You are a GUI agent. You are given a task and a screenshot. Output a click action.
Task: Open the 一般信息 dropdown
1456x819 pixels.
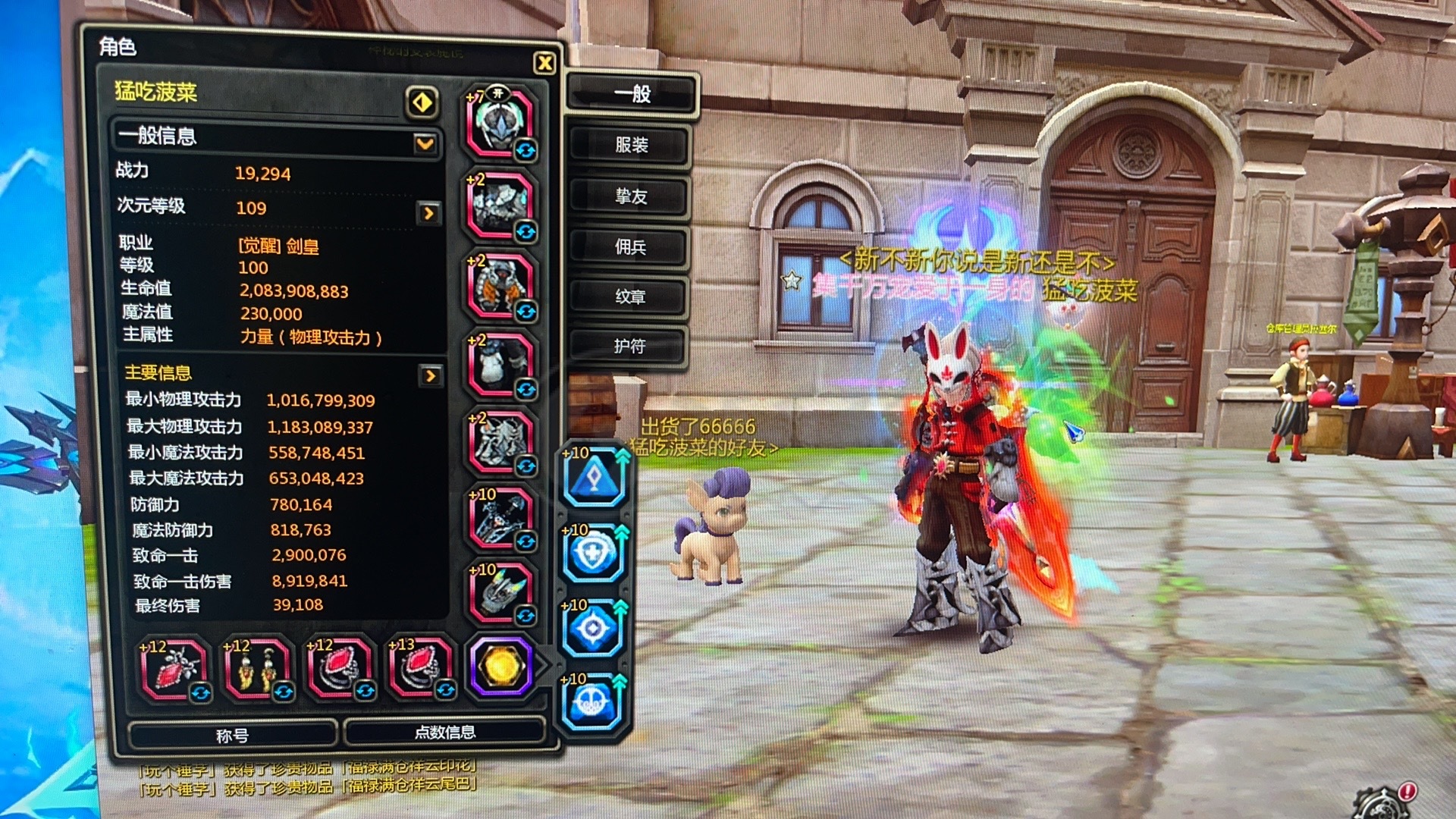click(425, 143)
